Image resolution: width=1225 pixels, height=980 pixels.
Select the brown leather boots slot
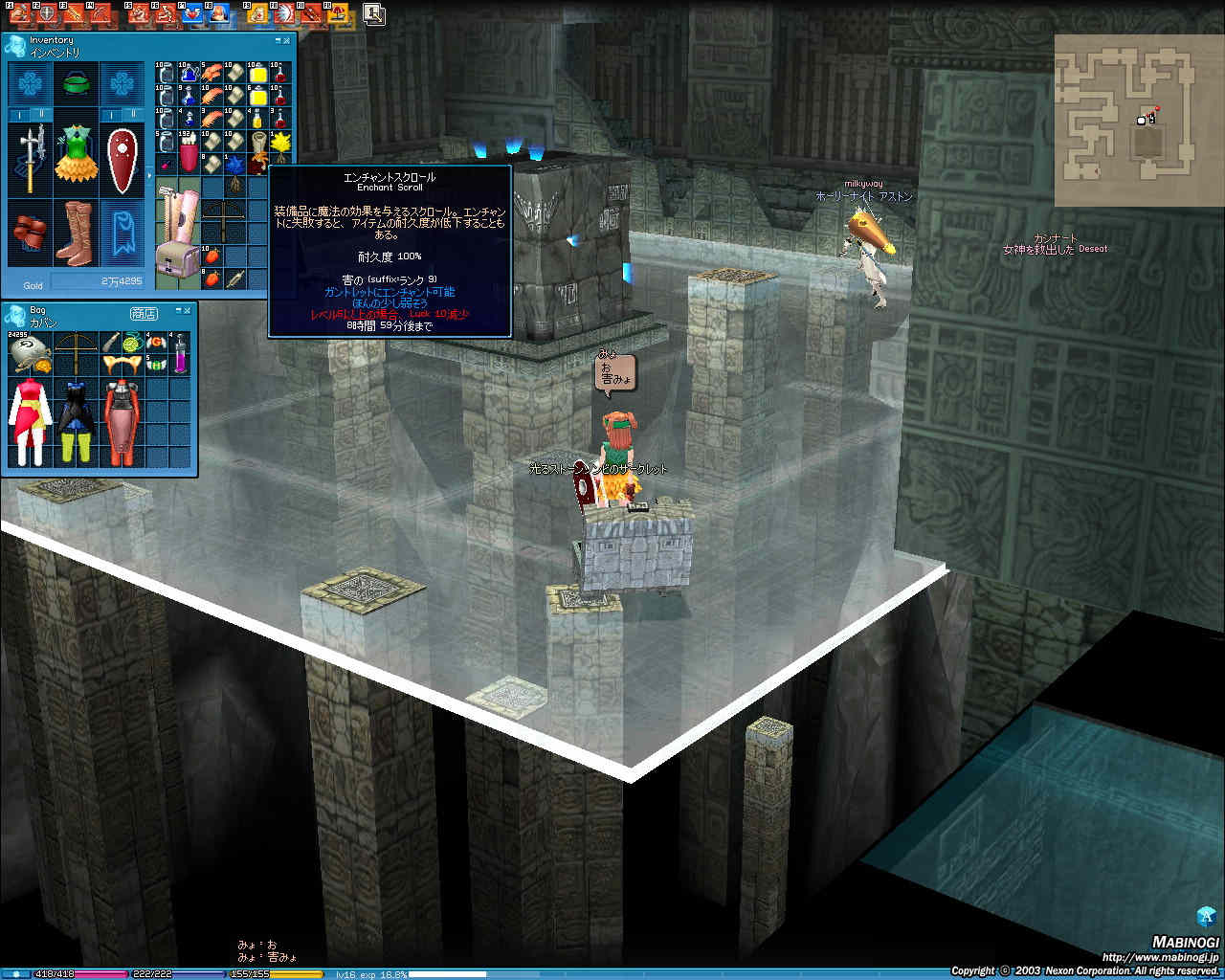pyautogui.click(x=76, y=231)
